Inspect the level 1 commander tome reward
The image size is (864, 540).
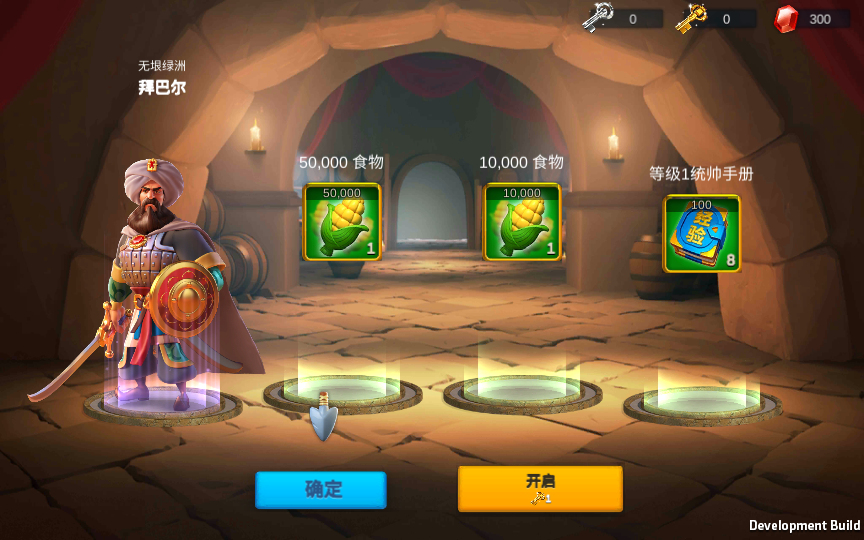(702, 233)
